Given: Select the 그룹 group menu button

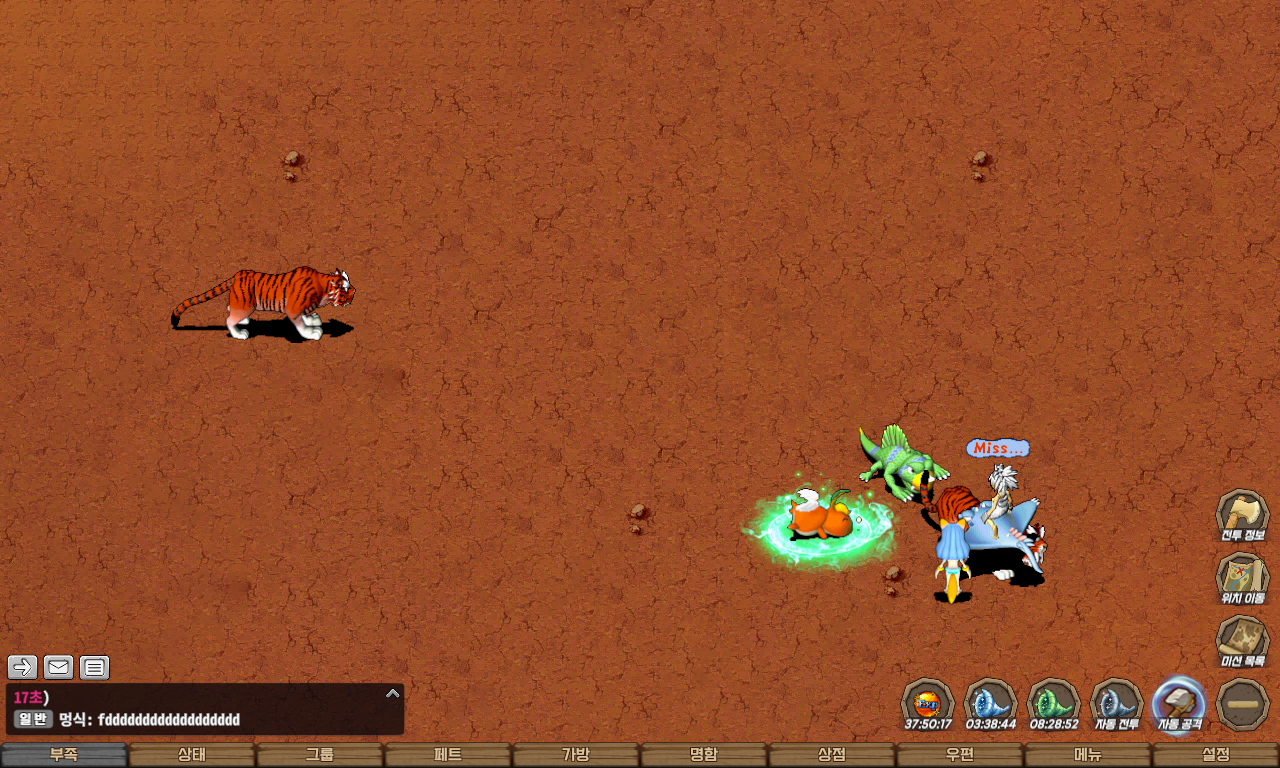Looking at the screenshot, I should pyautogui.click(x=320, y=755).
